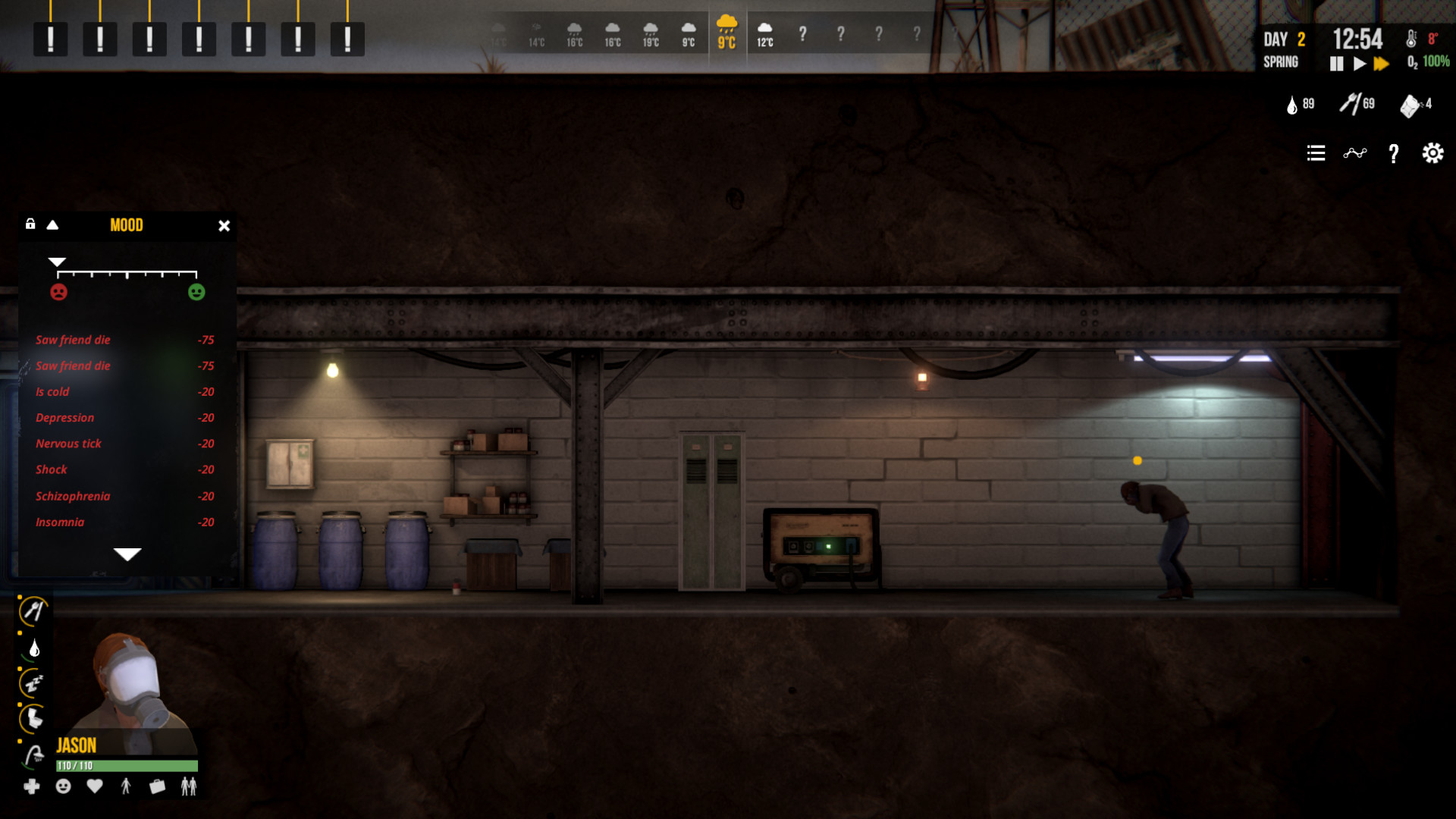The image size is (1456, 819).
Task: Open the objectives list menu
Action: pyautogui.click(x=1316, y=153)
